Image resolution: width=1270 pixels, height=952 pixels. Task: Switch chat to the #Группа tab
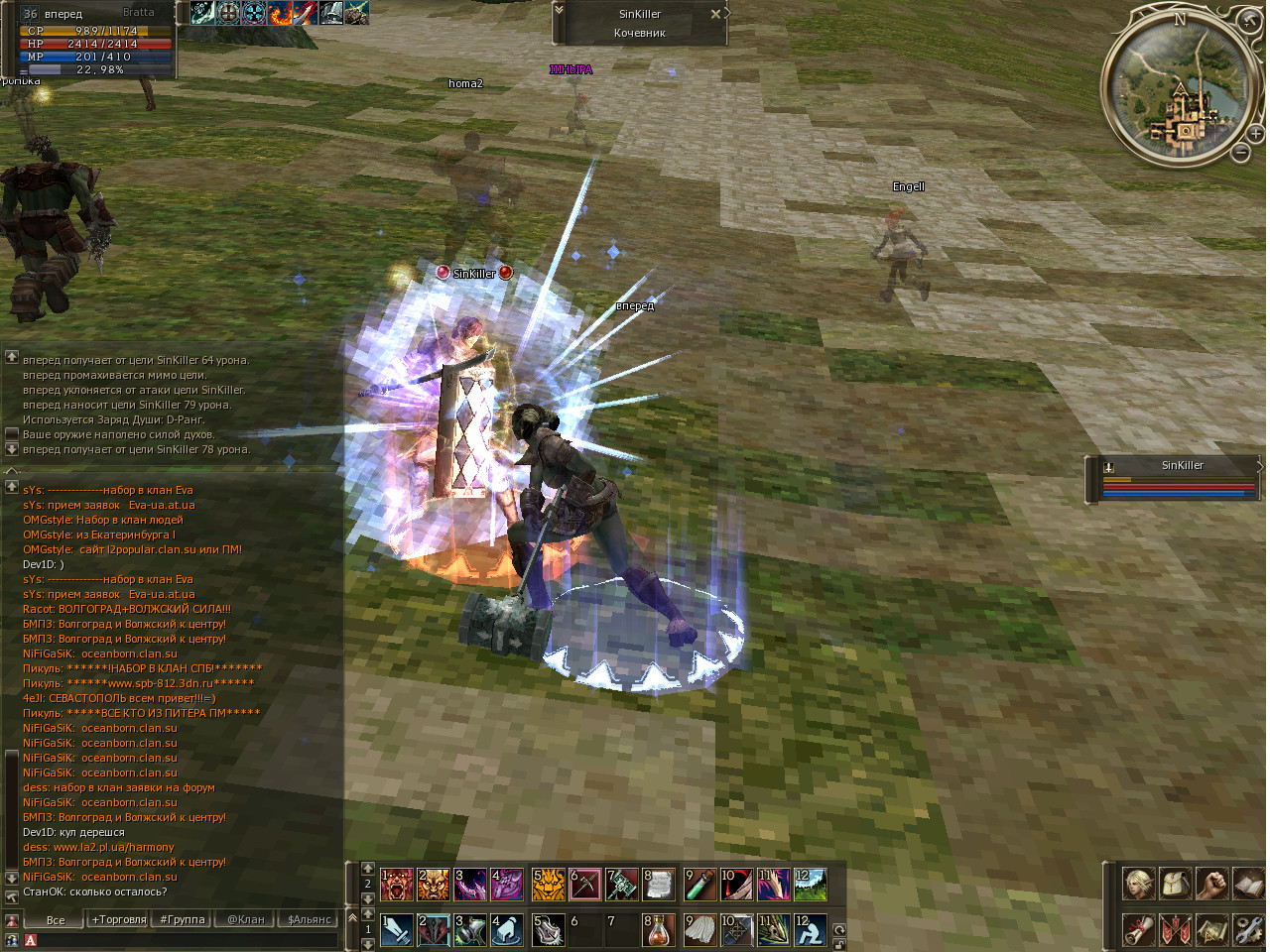tap(183, 919)
